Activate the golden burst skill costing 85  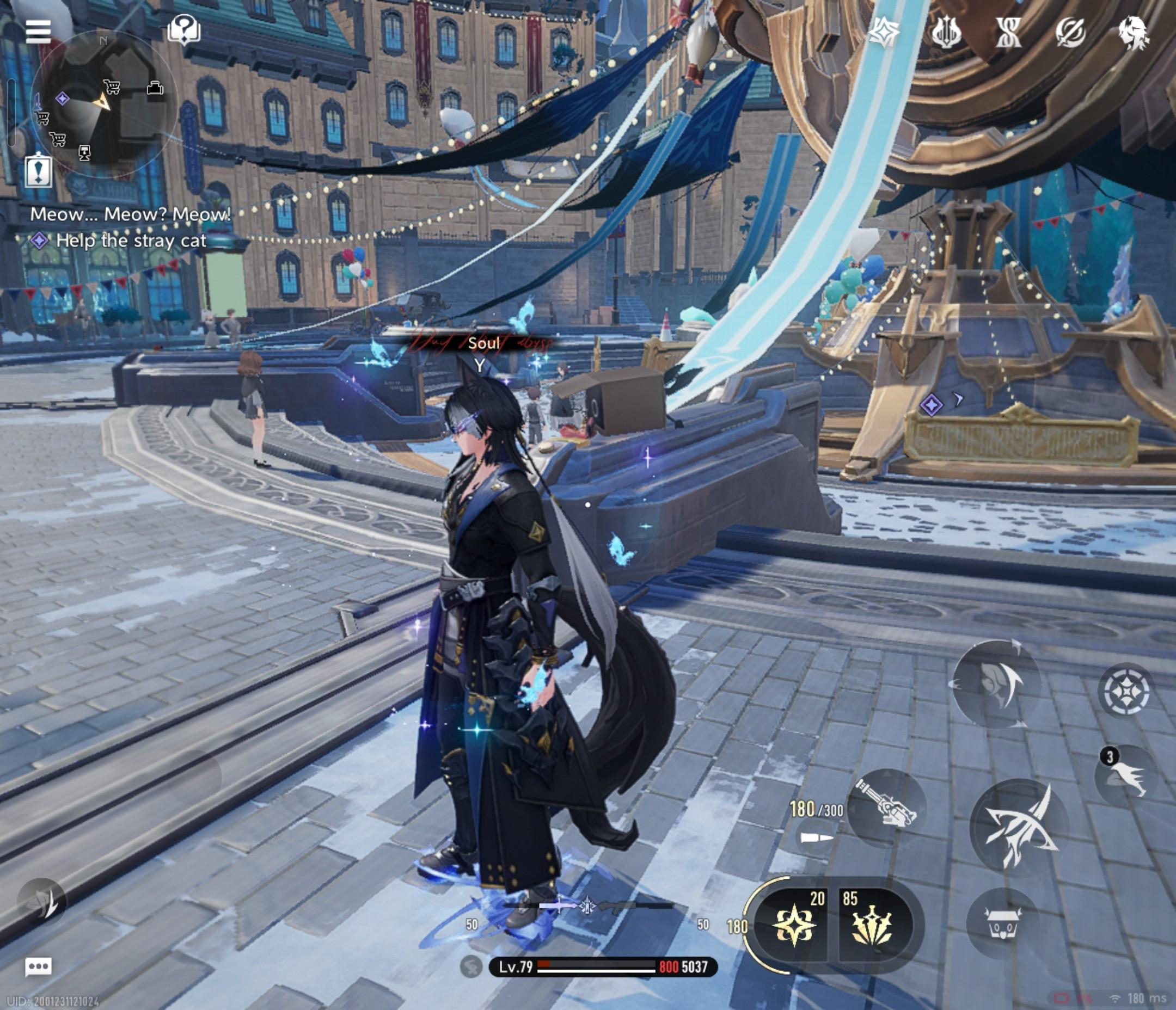click(872, 926)
